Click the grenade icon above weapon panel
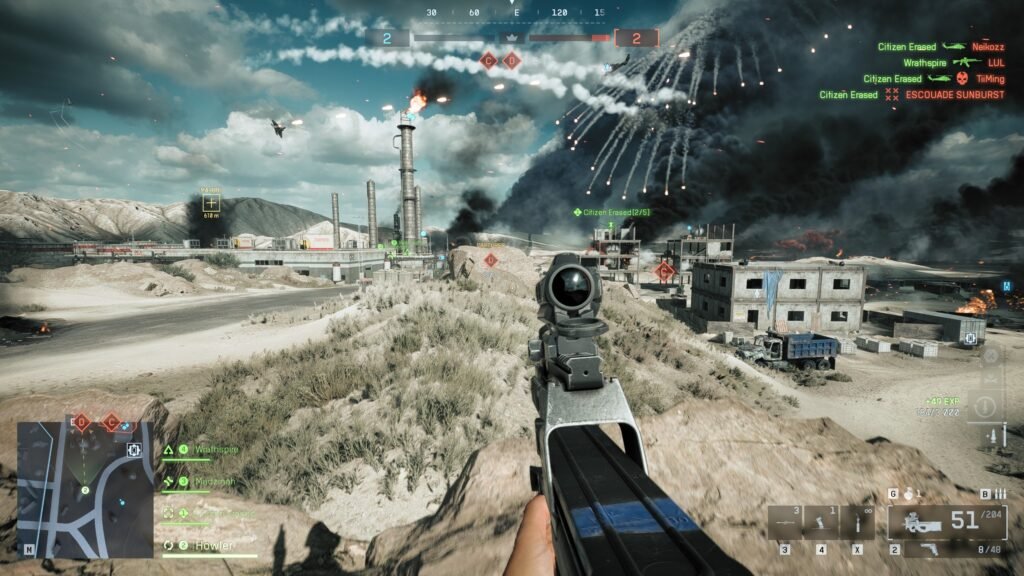The image size is (1024, 576). tap(908, 494)
